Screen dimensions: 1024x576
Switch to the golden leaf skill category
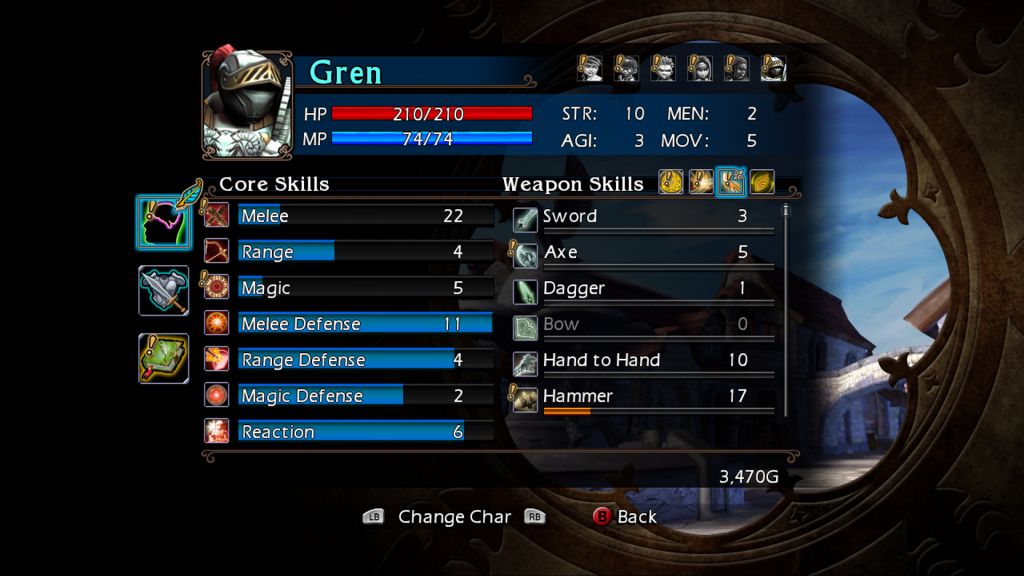pos(762,182)
